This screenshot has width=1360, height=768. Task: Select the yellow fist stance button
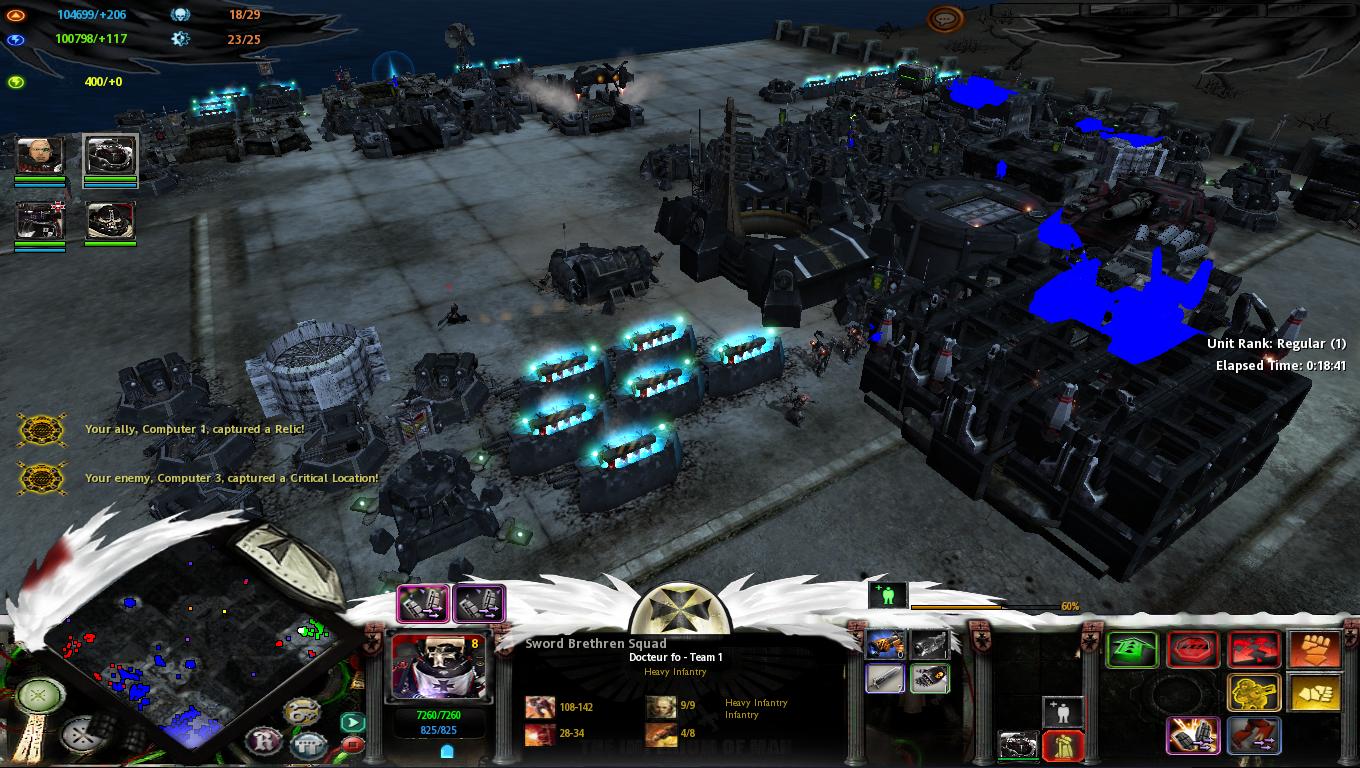1314,692
